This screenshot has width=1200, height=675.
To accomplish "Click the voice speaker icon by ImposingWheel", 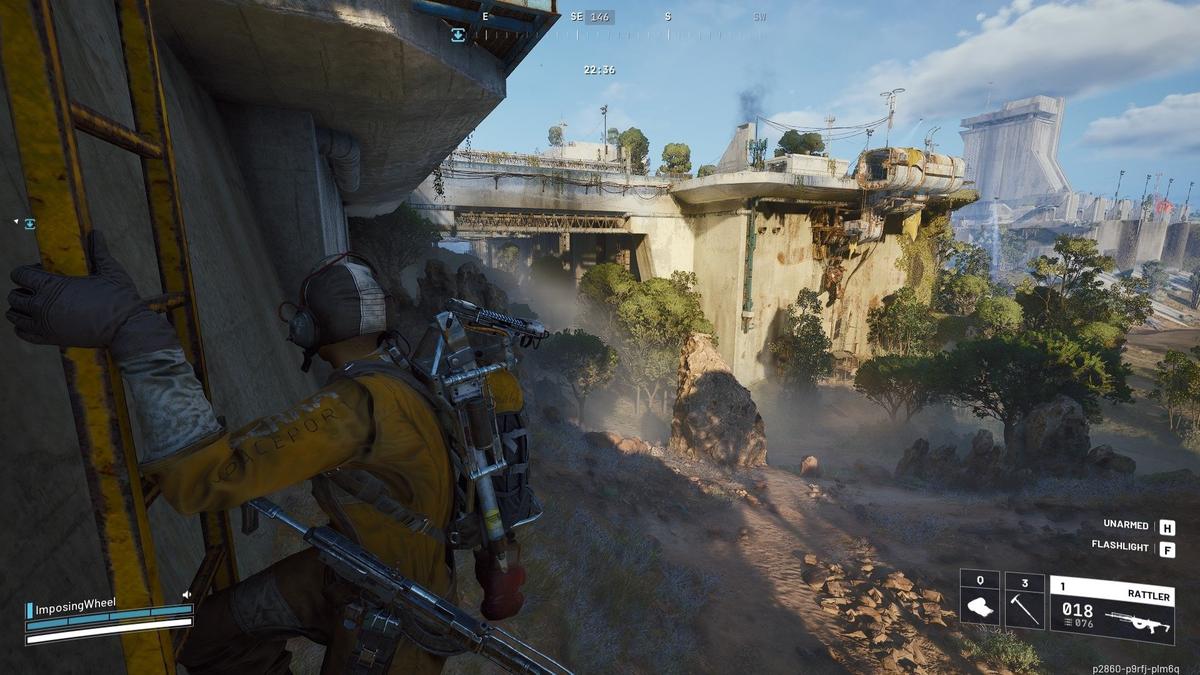I will pyautogui.click(x=186, y=595).
